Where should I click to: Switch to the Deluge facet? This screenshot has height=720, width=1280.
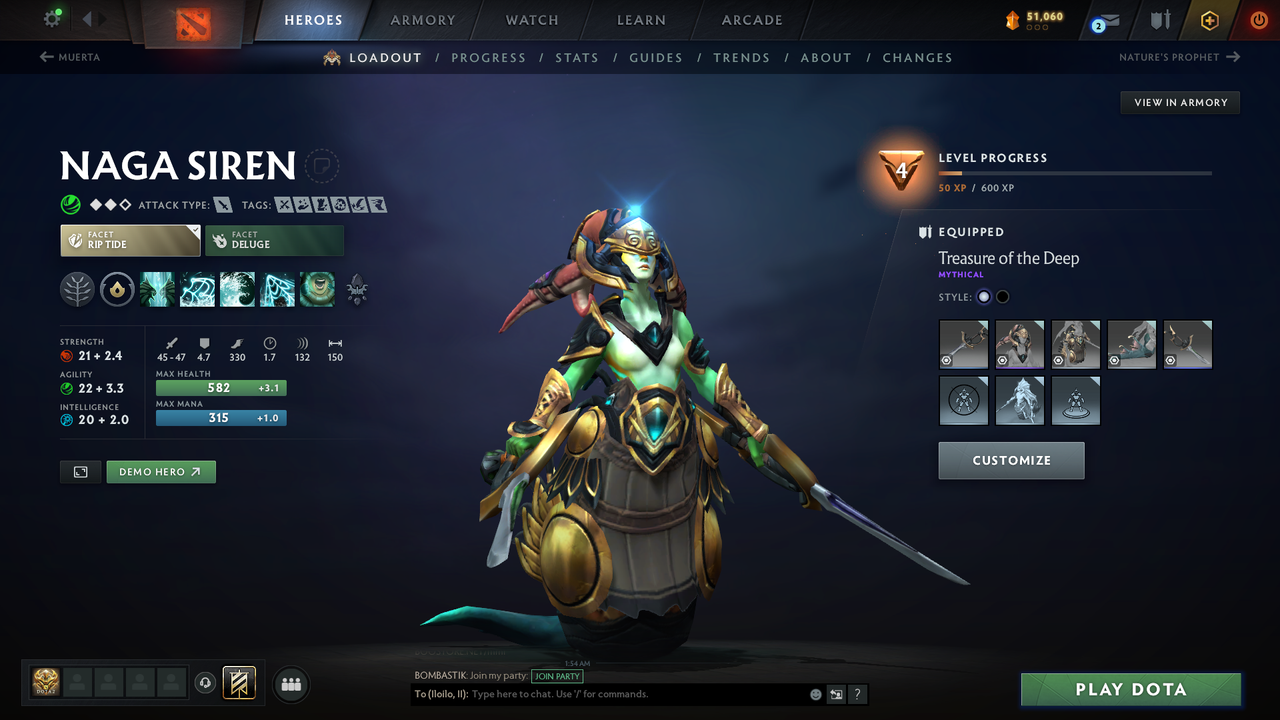click(x=275, y=240)
